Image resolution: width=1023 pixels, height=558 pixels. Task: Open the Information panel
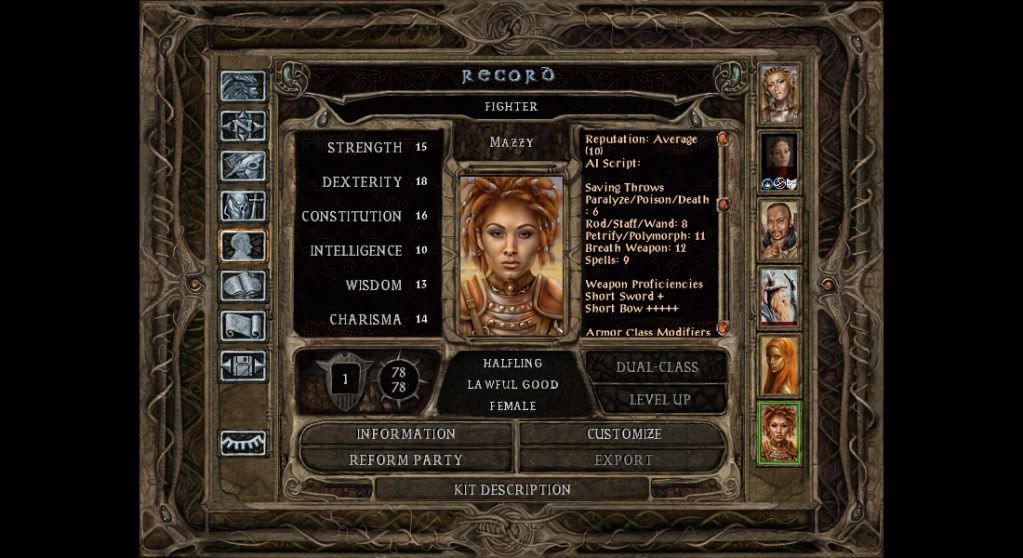pyautogui.click(x=406, y=434)
